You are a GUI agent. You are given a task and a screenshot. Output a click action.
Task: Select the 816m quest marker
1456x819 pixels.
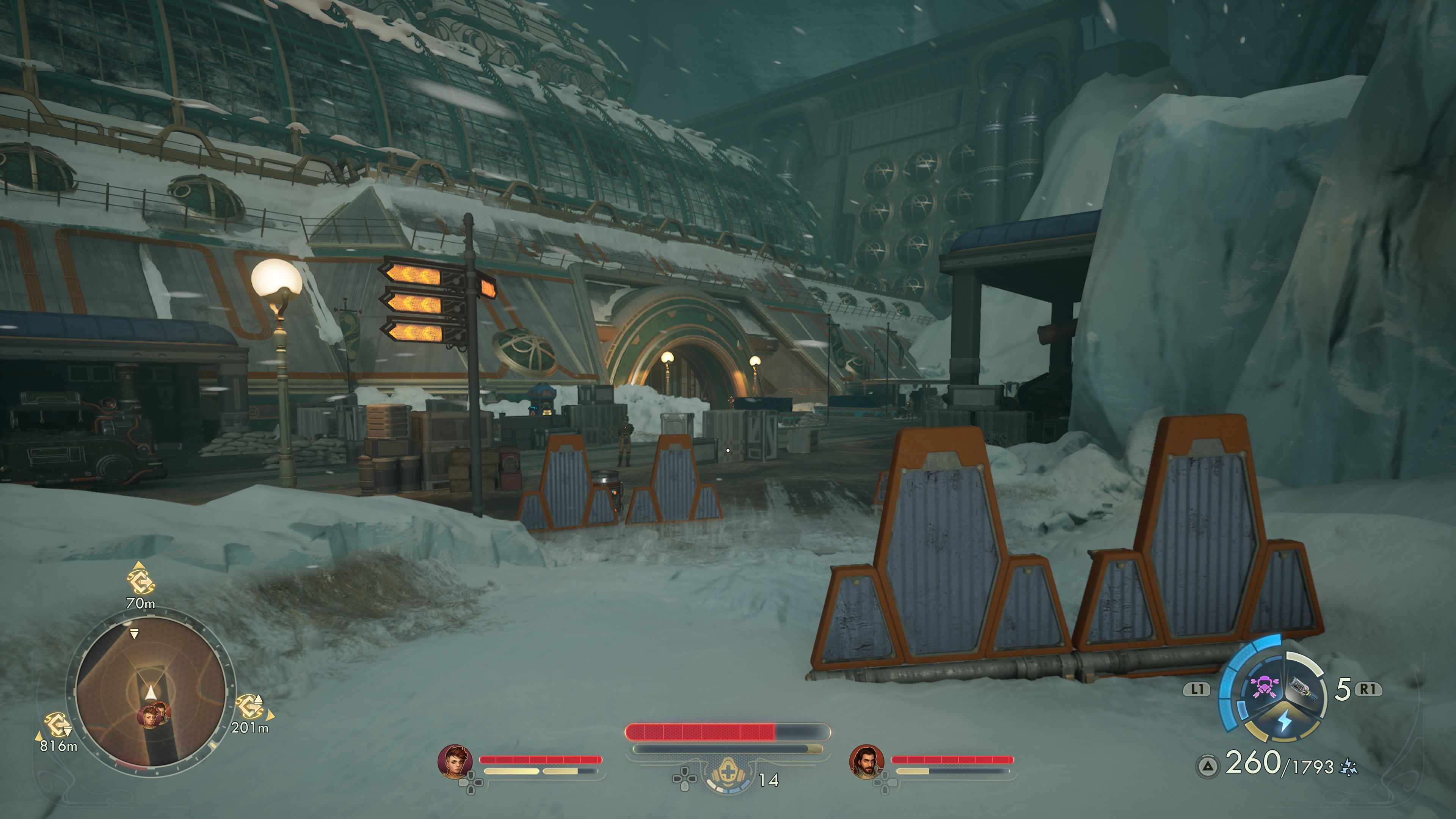point(56,726)
